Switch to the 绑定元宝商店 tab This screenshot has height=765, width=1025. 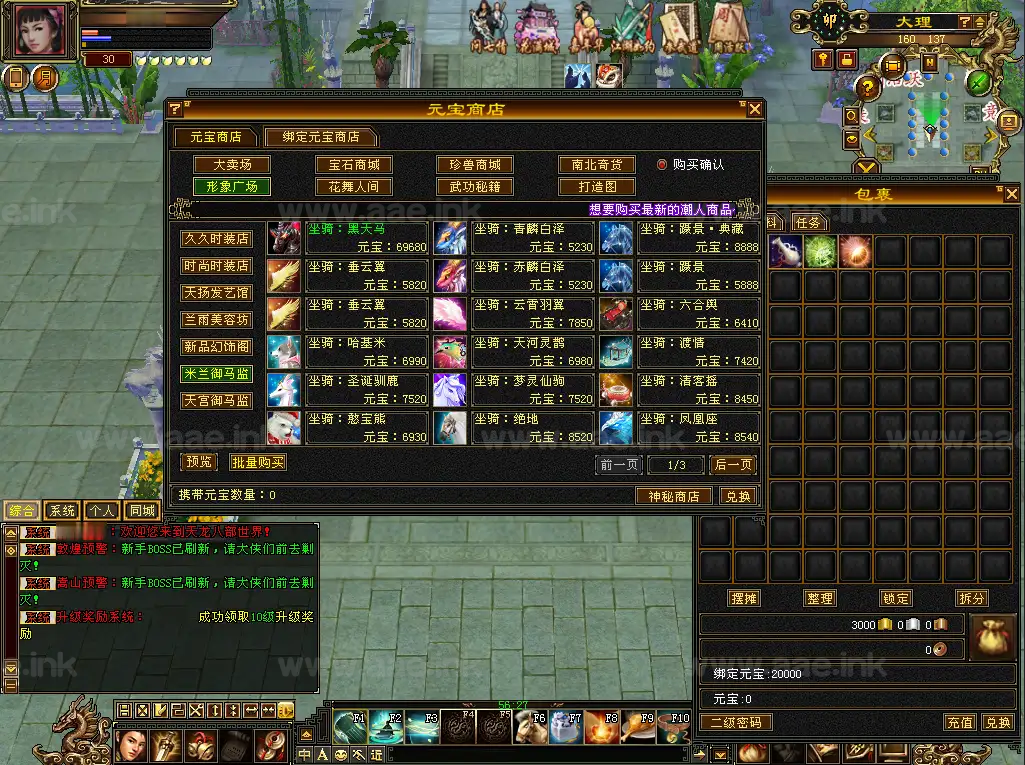pos(320,137)
